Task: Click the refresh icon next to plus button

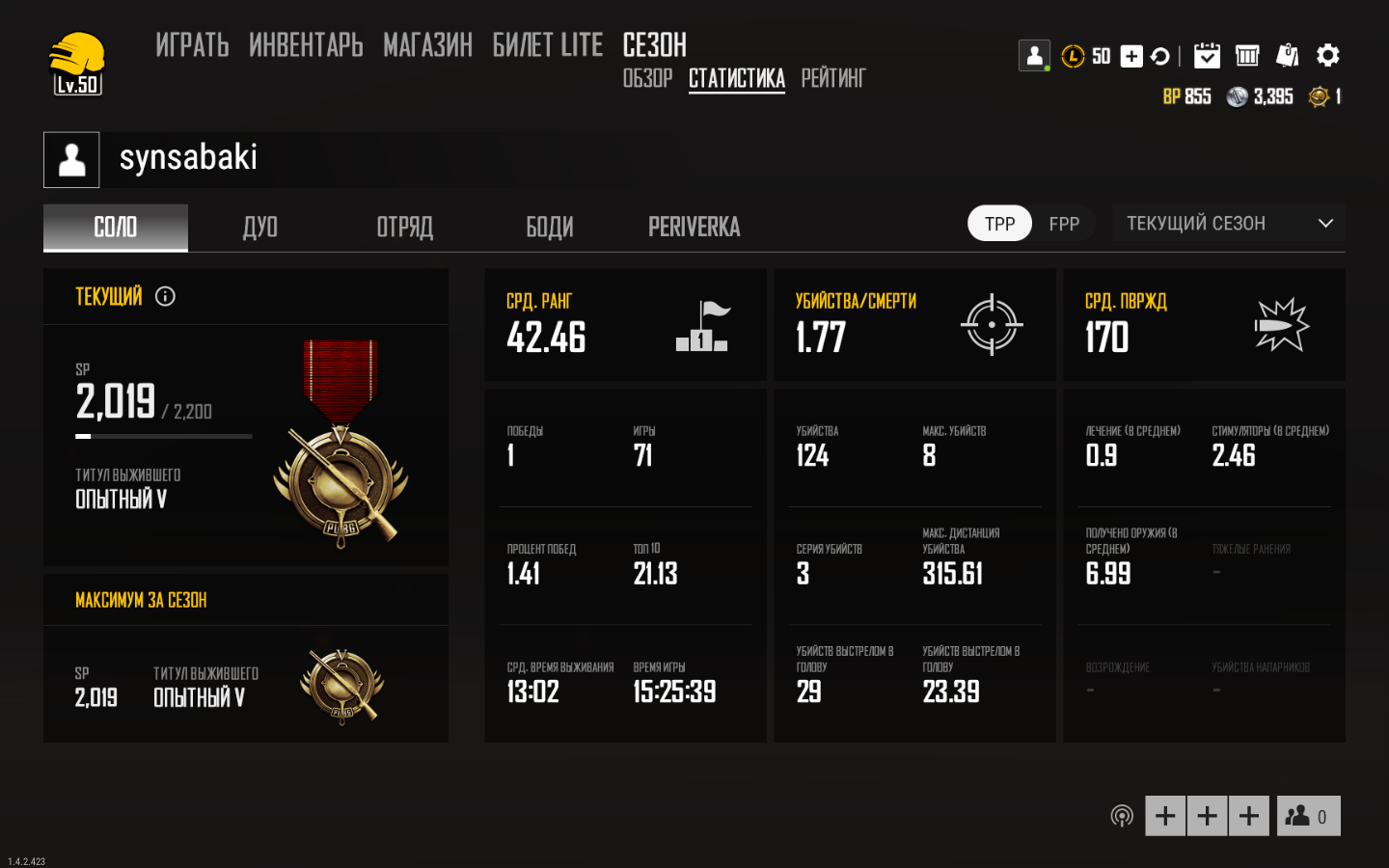Action: (x=1159, y=55)
